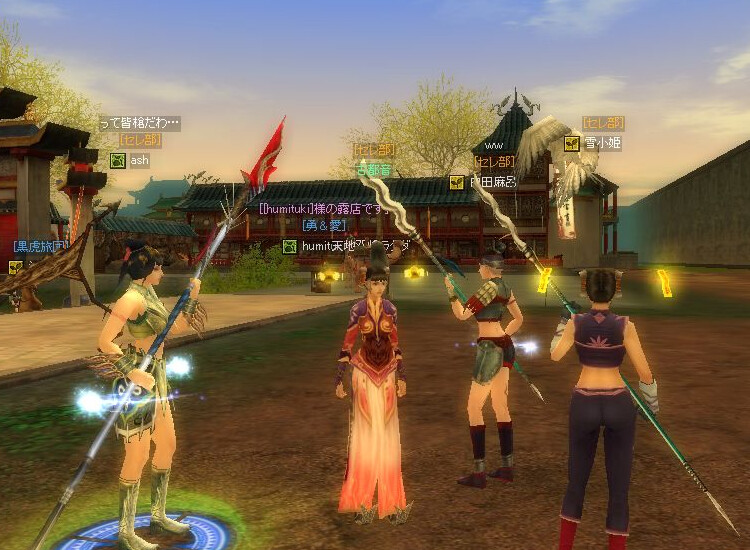Target the player named 雪小姫
750x550 pixels.
click(x=602, y=143)
